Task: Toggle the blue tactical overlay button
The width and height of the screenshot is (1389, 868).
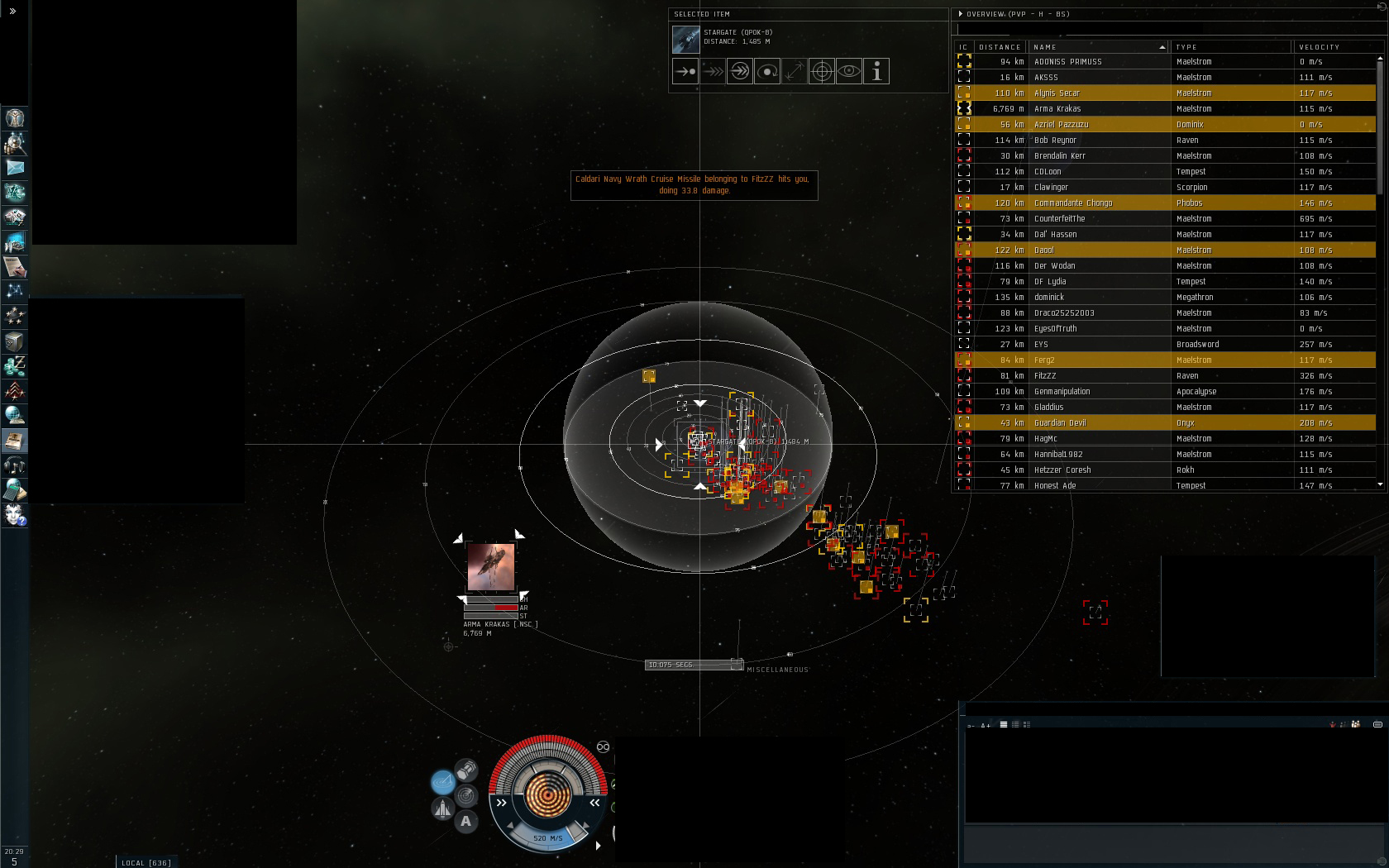Action: [x=442, y=780]
